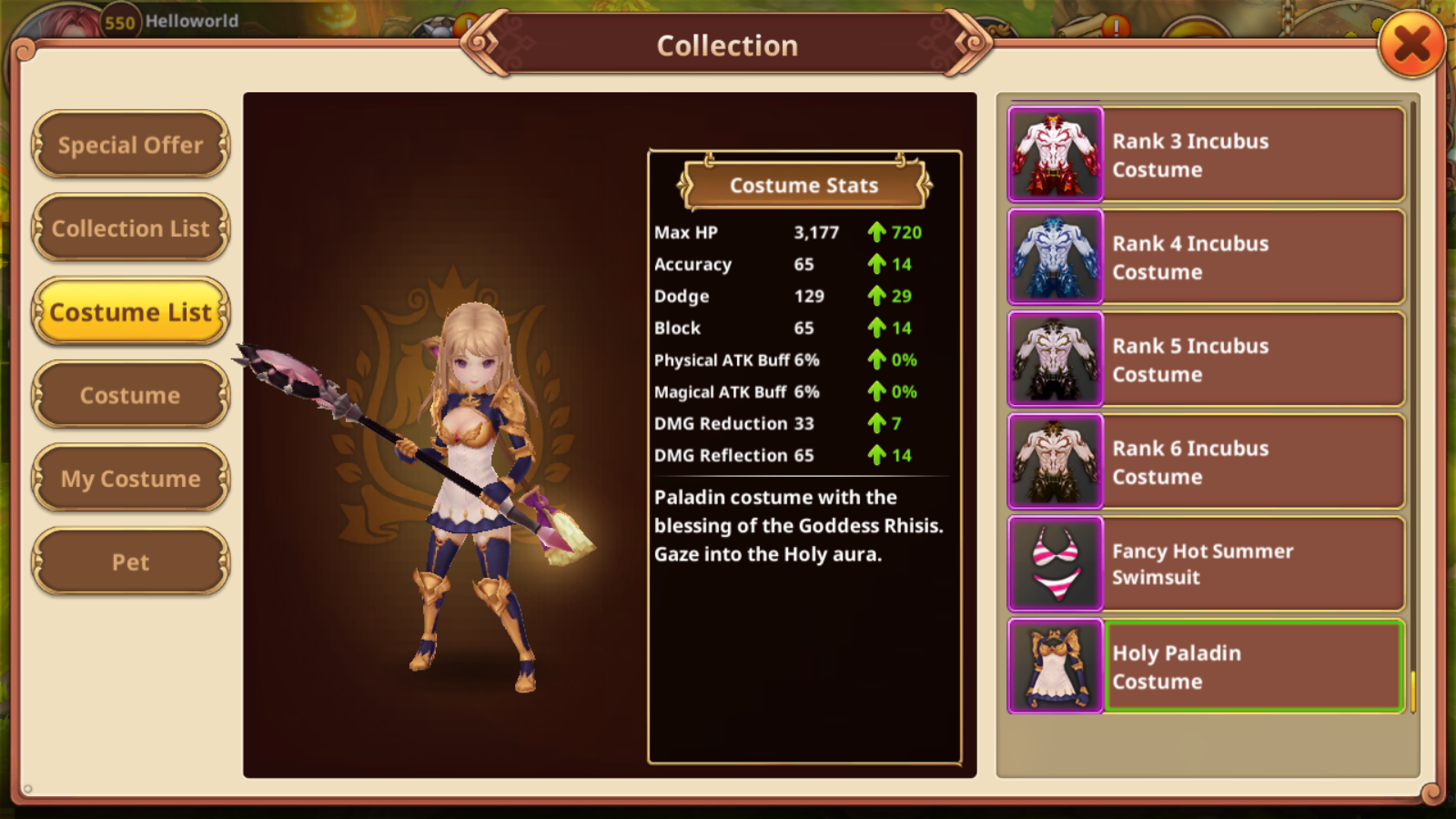The height and width of the screenshot is (819, 1456).
Task: Open the Costume tab
Action: click(x=131, y=396)
